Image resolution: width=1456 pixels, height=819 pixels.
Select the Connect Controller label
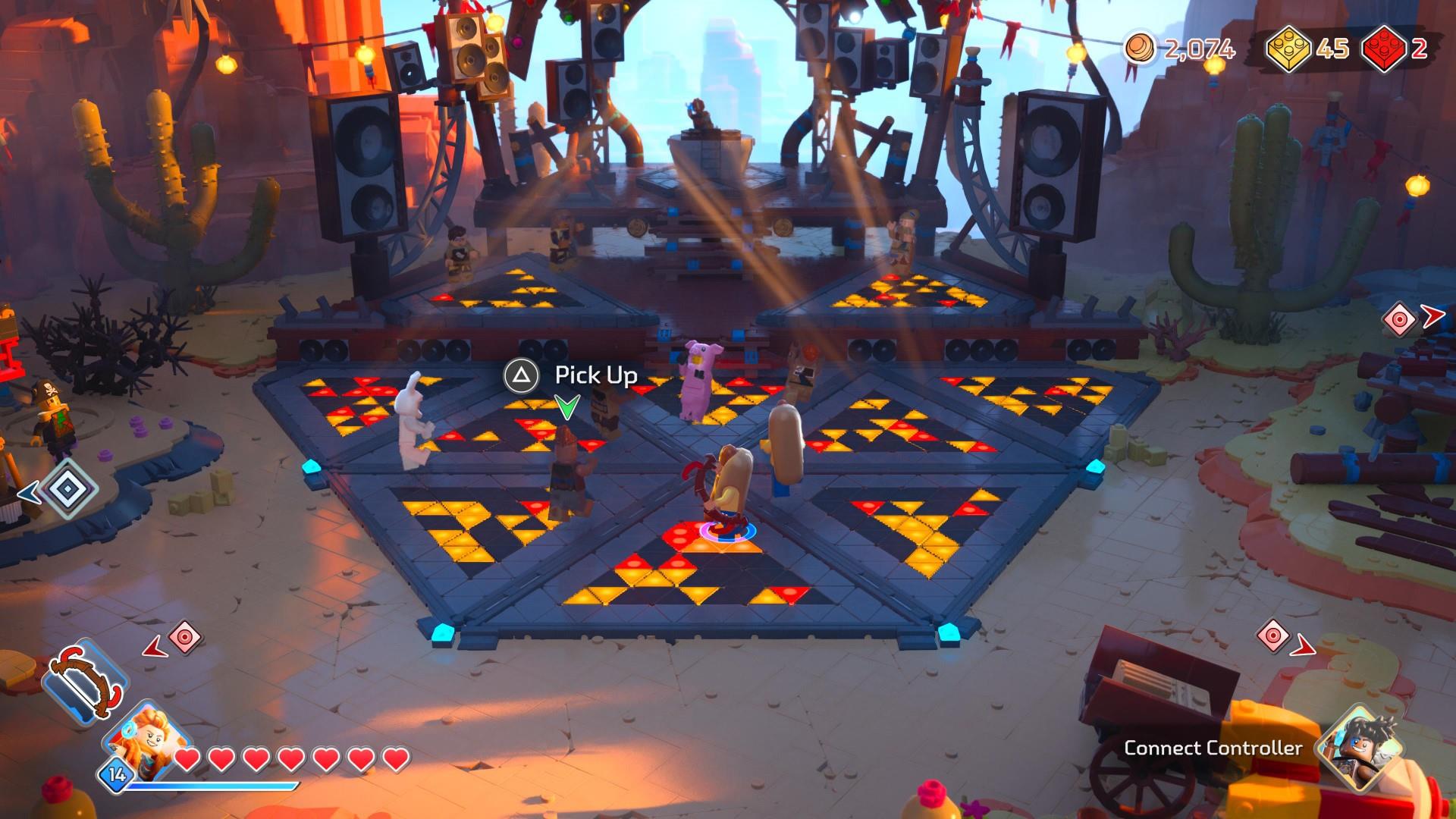point(1213,748)
